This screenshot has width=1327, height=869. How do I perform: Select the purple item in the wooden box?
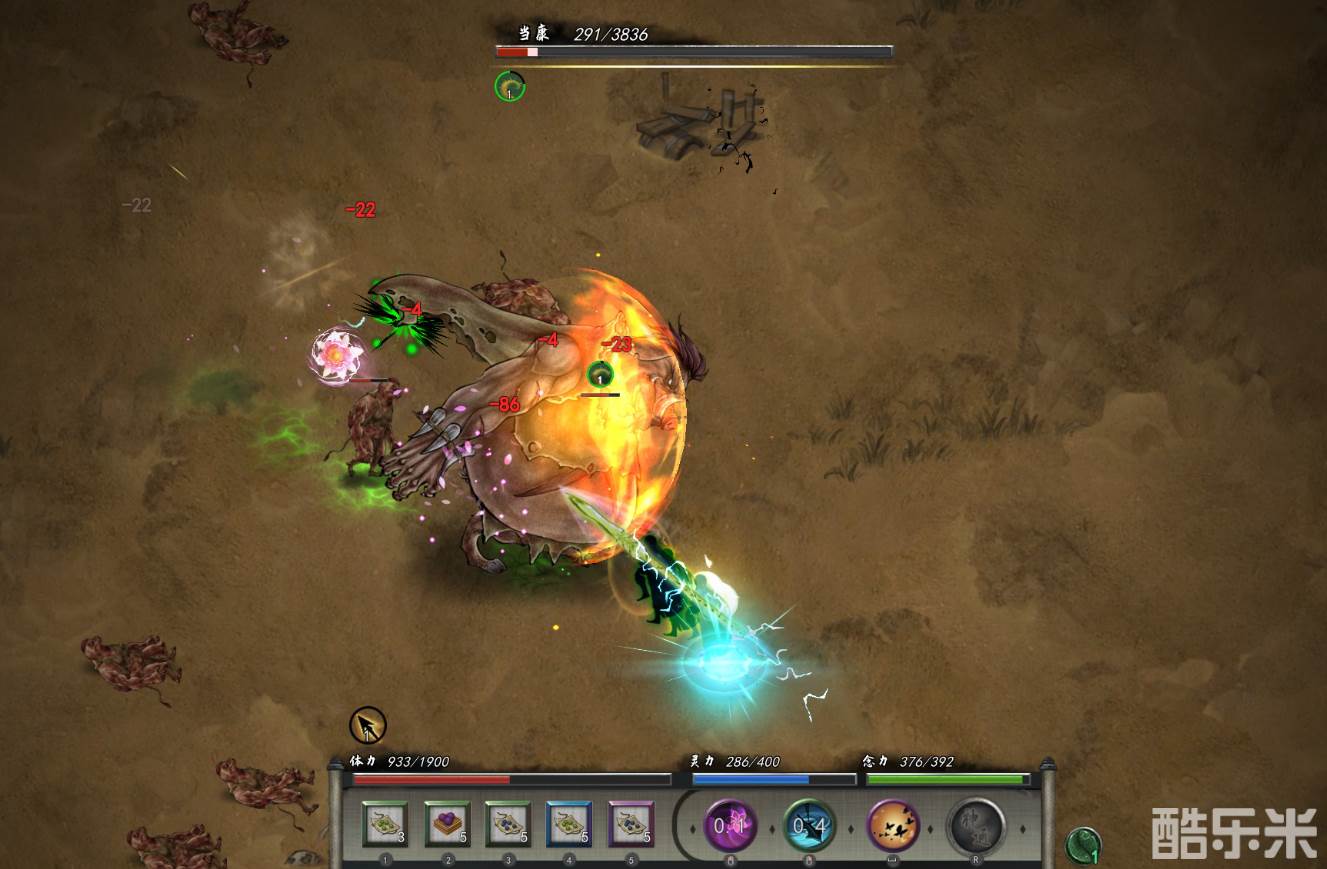[446, 824]
